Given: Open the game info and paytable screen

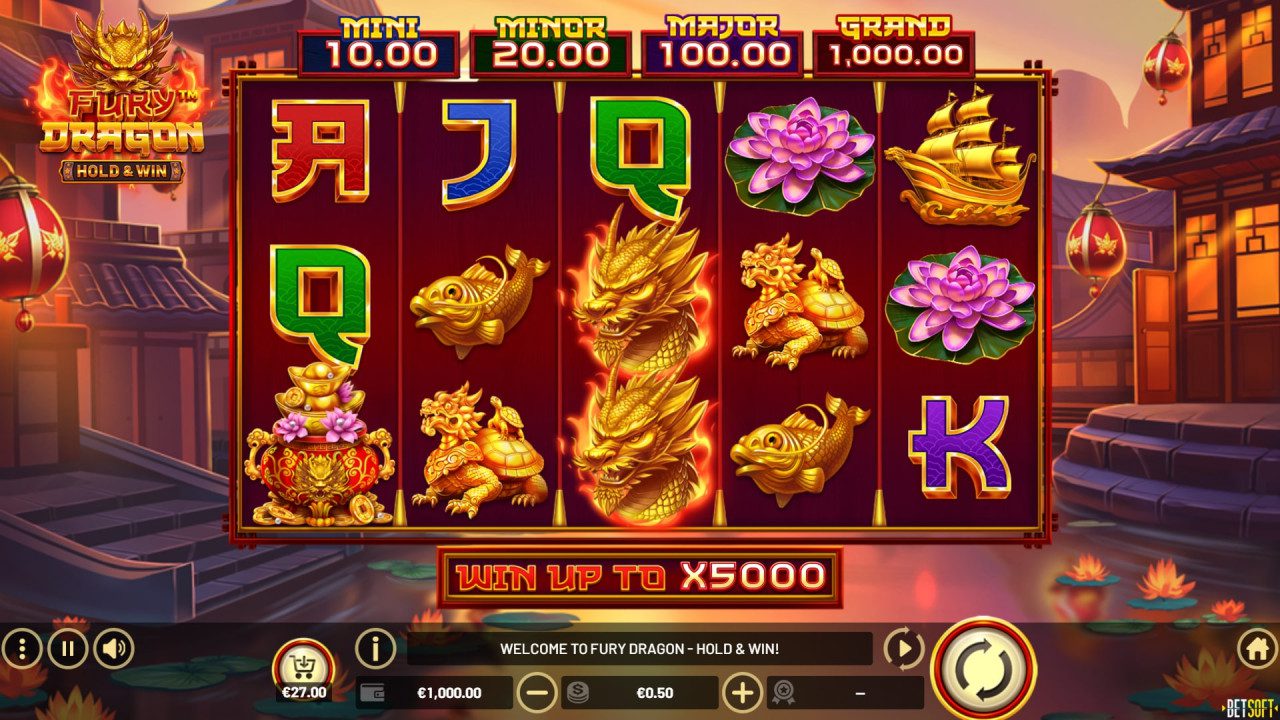Looking at the screenshot, I should [376, 648].
